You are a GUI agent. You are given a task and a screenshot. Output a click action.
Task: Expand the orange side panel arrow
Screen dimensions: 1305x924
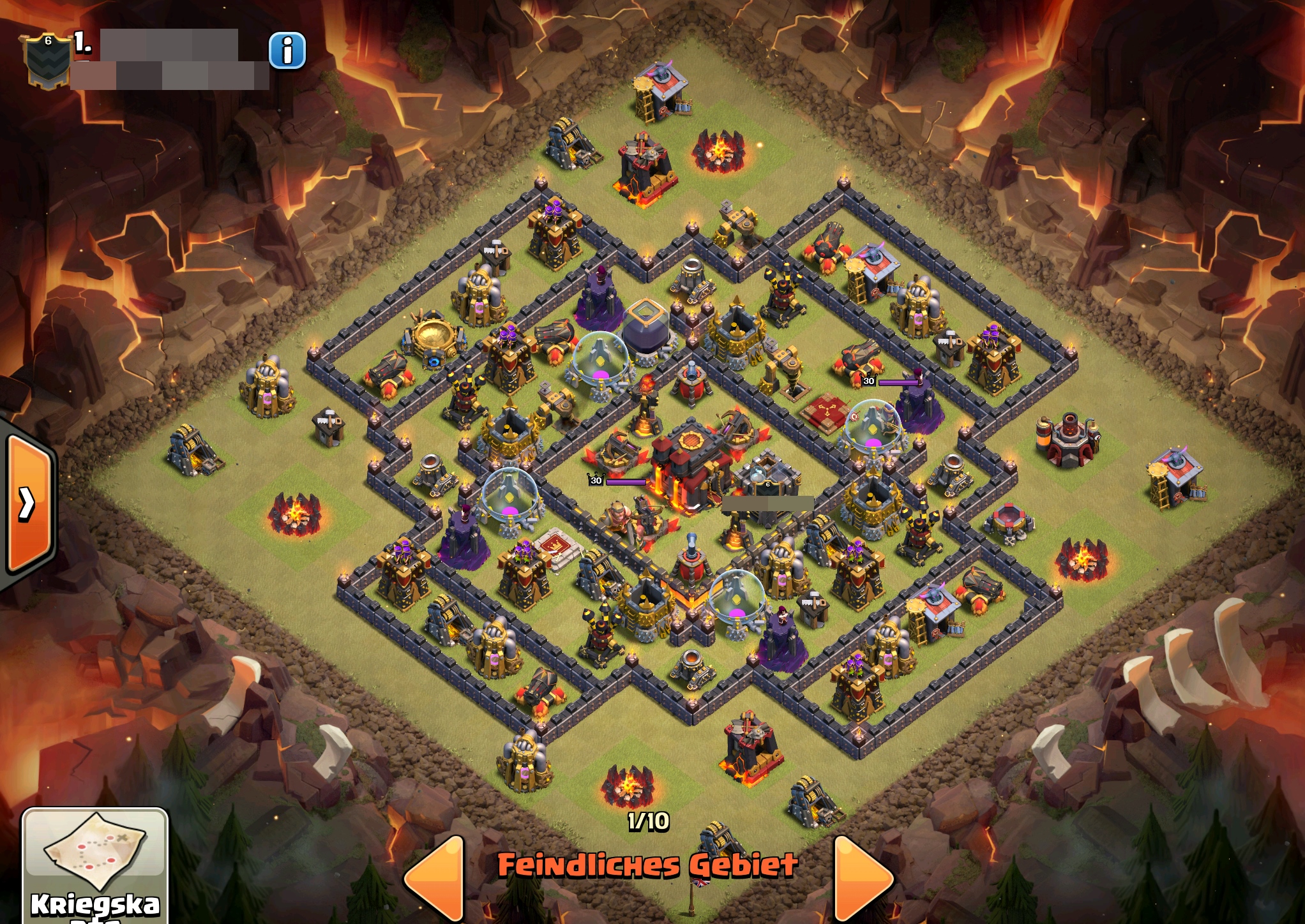(x=28, y=503)
